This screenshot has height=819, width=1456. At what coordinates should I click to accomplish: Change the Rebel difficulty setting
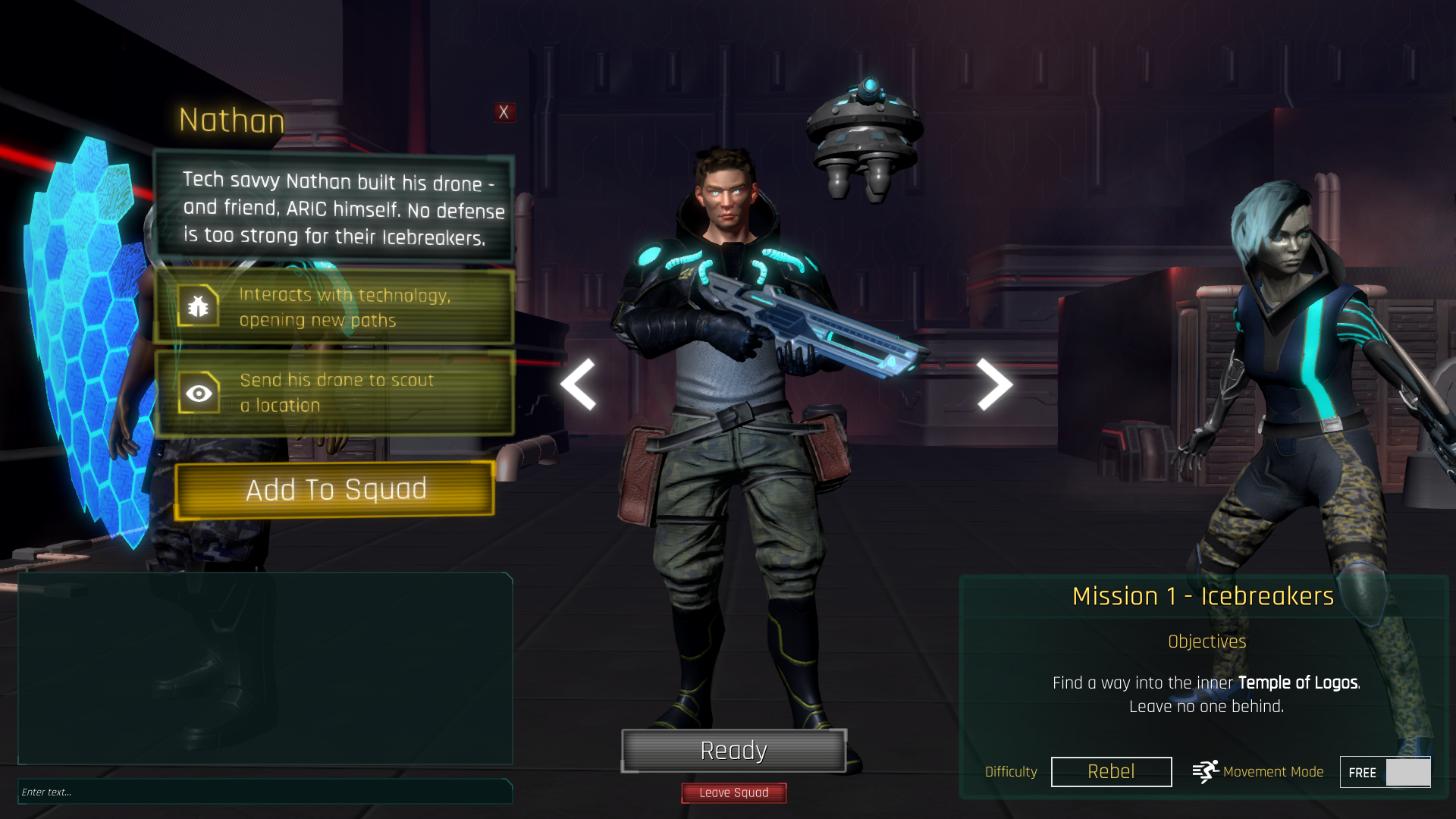click(1111, 772)
